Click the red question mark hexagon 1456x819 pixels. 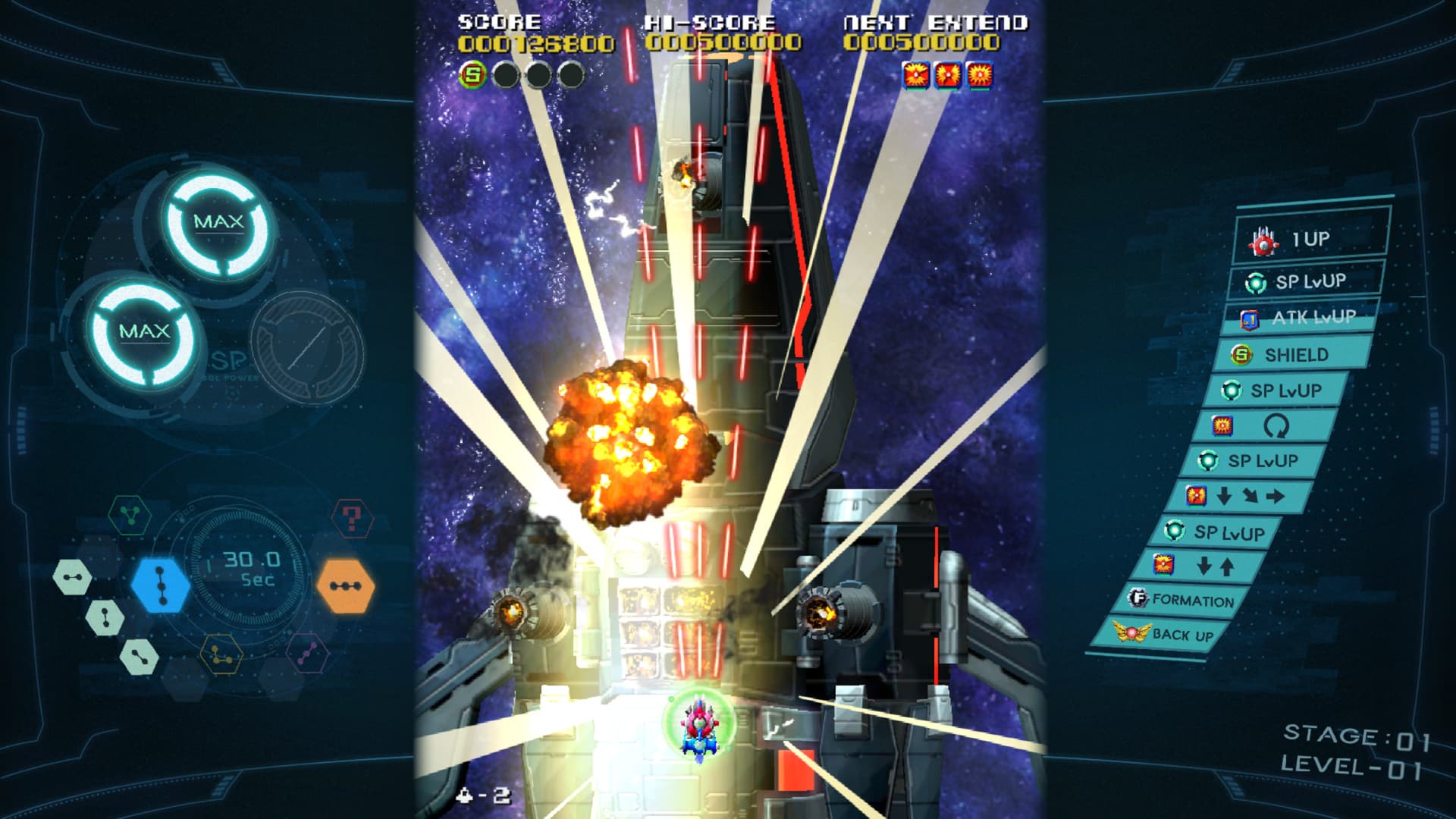352,519
